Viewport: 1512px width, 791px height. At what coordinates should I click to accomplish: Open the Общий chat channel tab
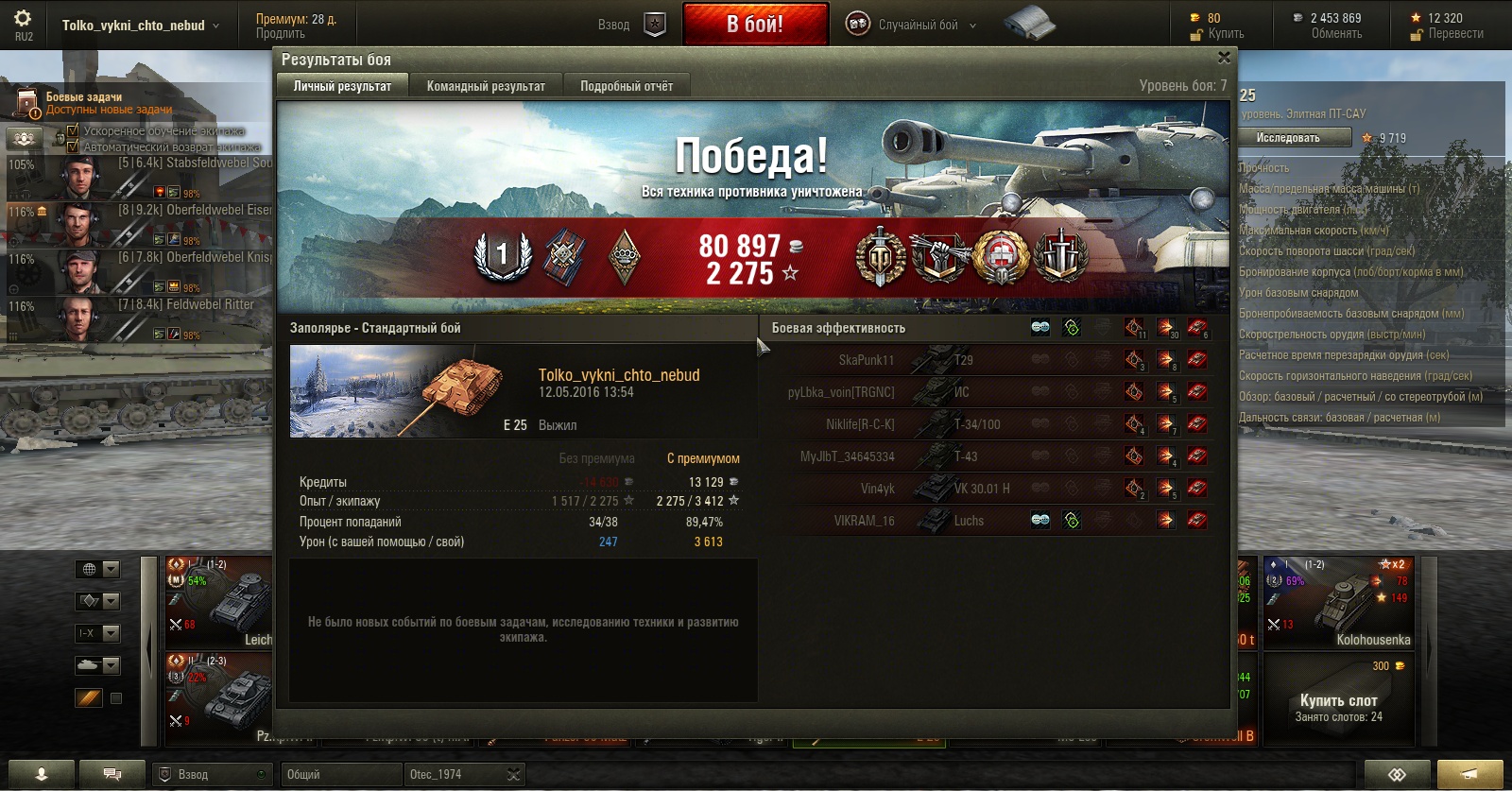click(342, 774)
